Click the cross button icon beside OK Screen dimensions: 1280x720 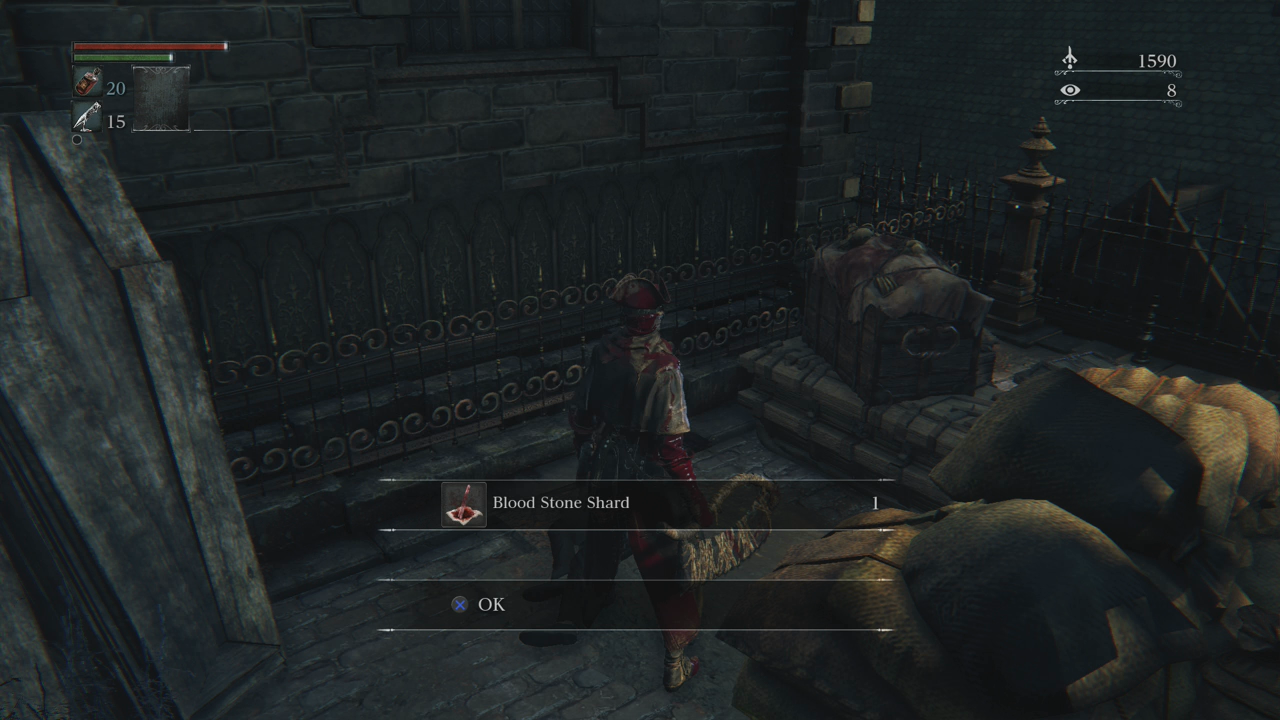coord(459,604)
